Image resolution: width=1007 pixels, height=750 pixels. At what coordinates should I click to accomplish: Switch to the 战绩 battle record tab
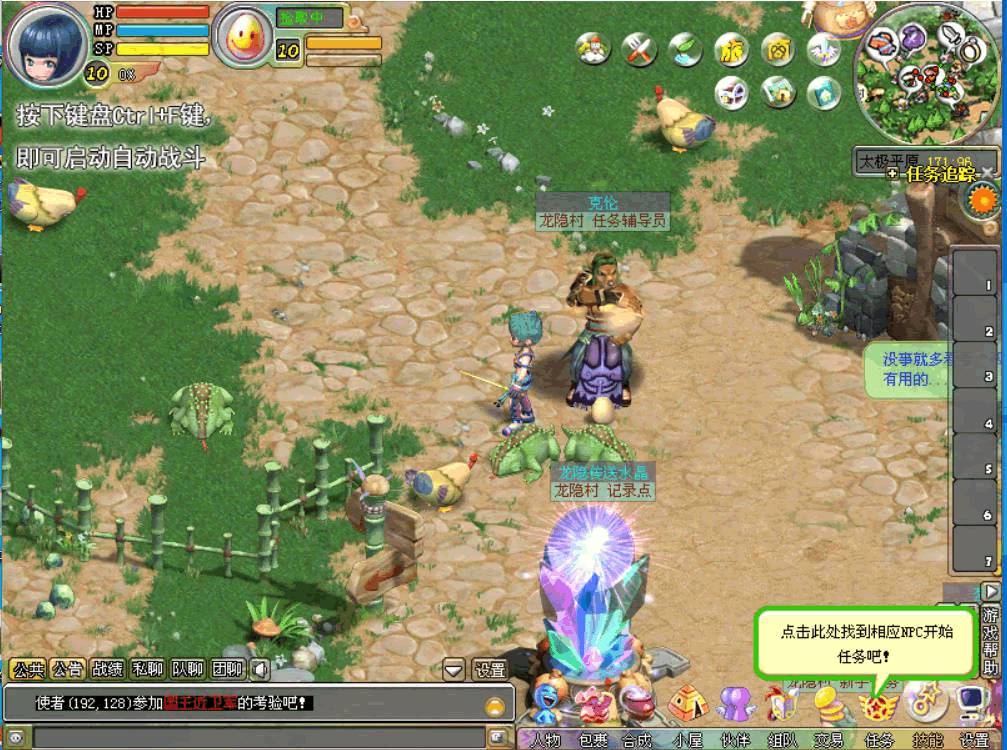[107, 669]
